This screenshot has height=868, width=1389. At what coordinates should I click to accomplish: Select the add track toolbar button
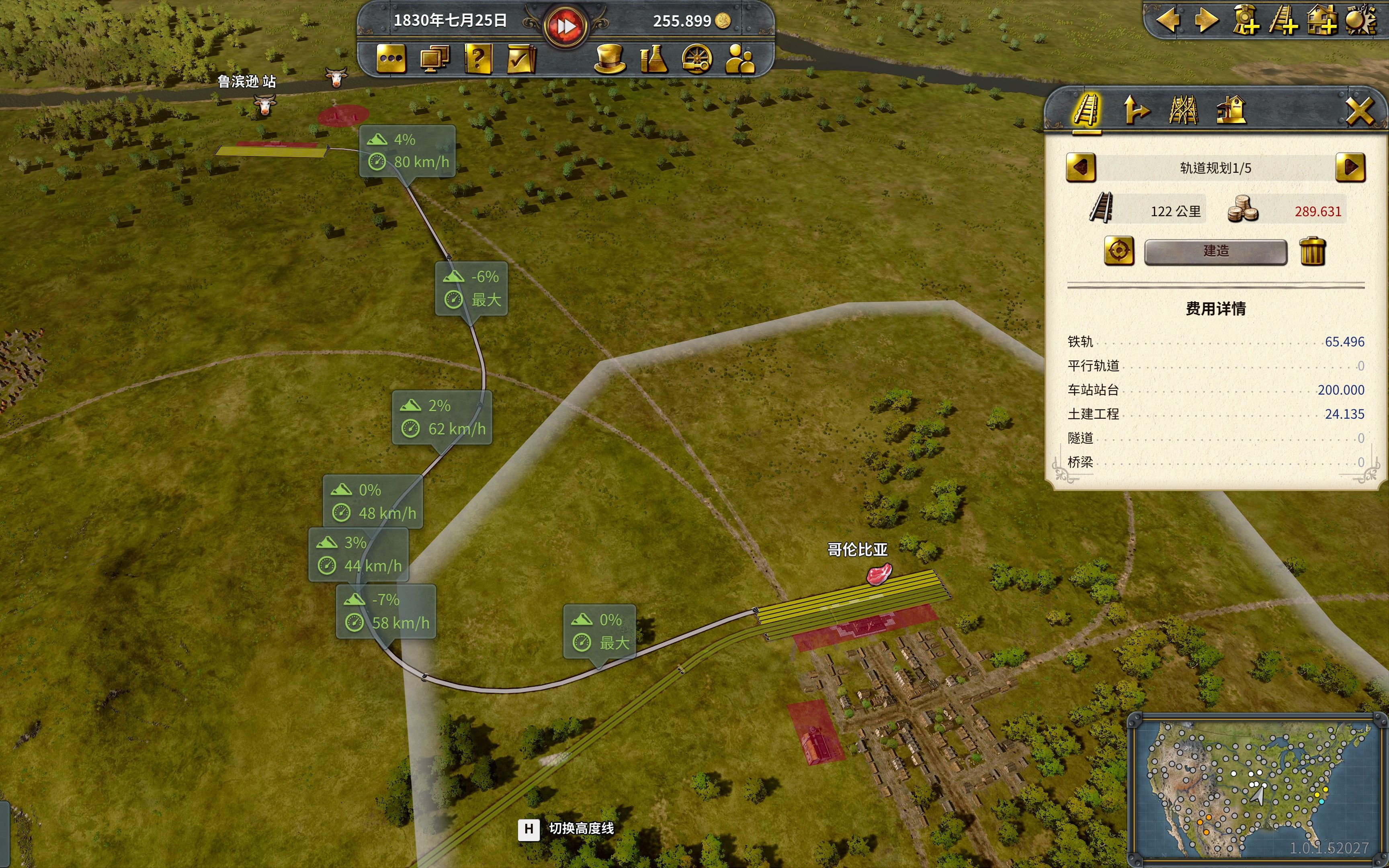(1283, 20)
